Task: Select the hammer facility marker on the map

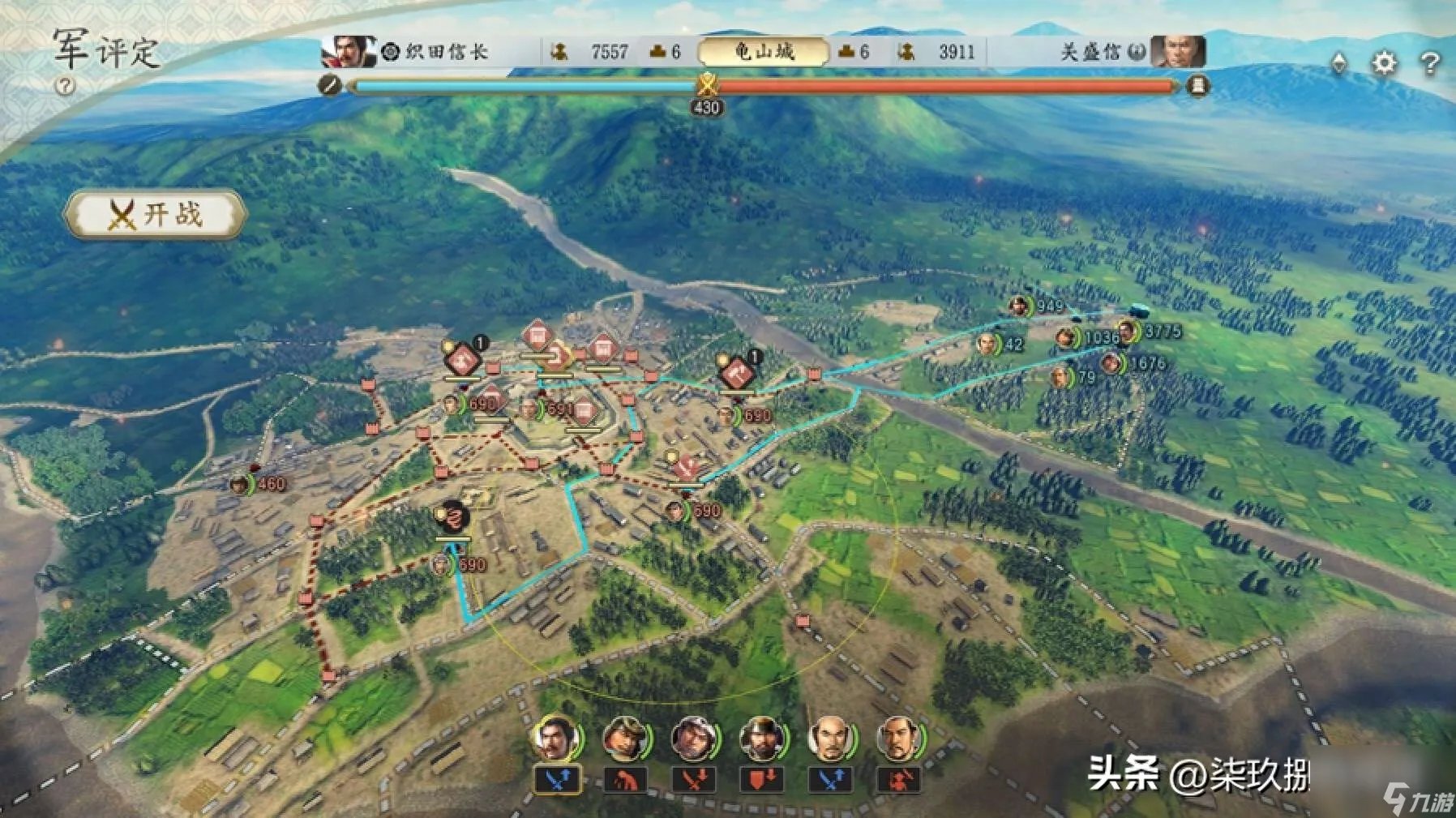Action: point(737,372)
